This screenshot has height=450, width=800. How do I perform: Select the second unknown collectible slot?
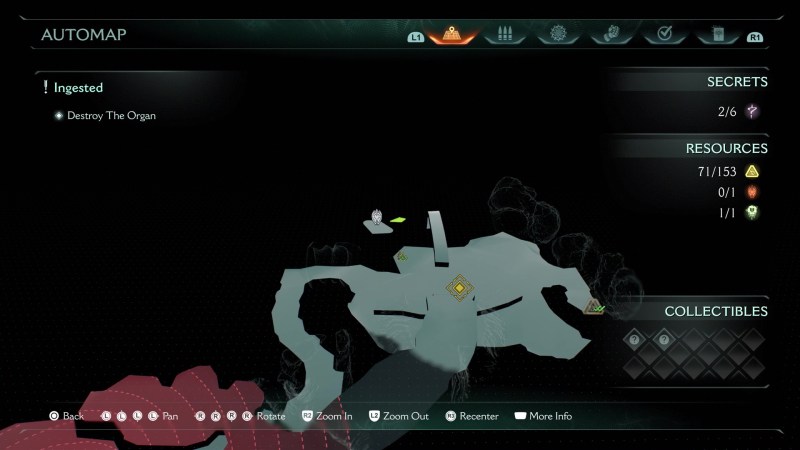point(663,340)
